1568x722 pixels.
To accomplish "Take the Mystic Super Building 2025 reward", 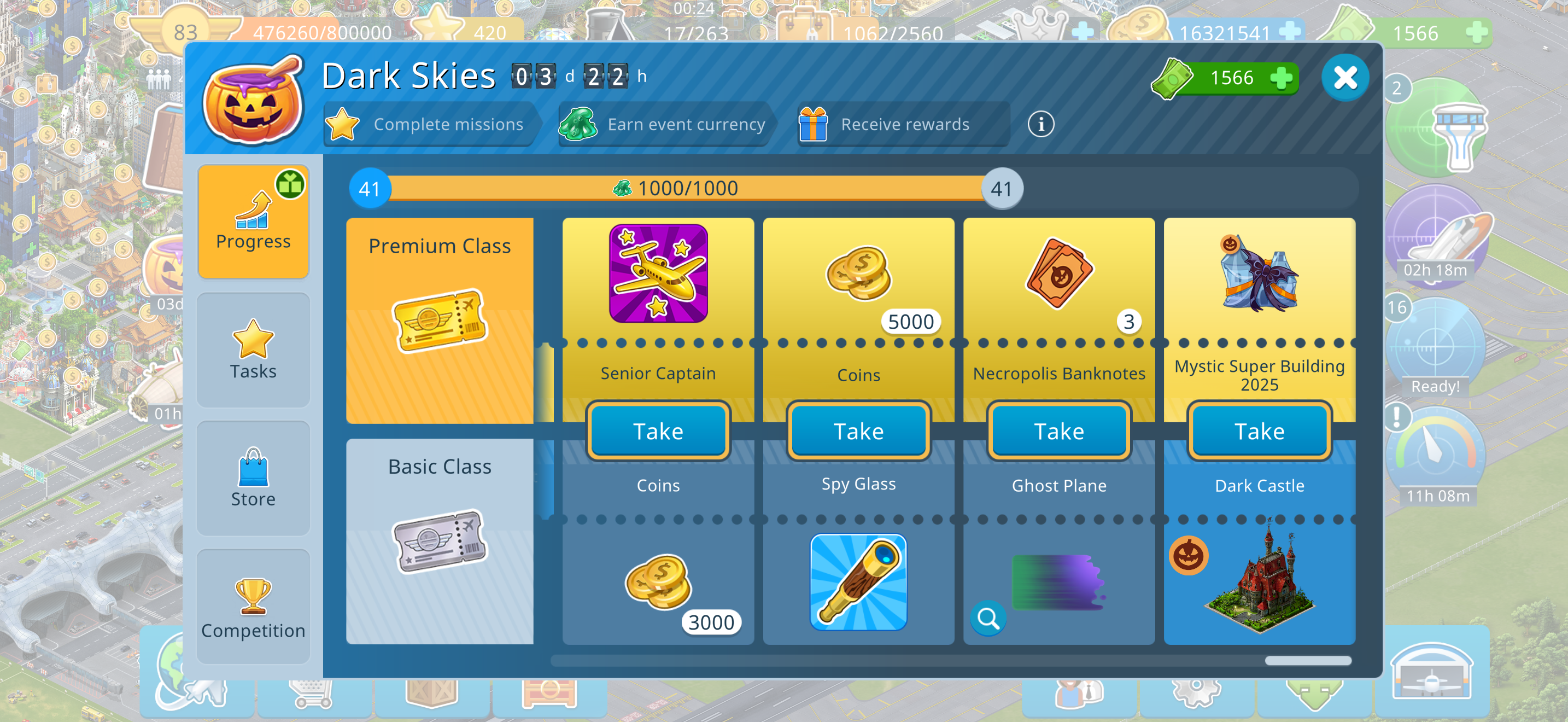I will (x=1259, y=431).
